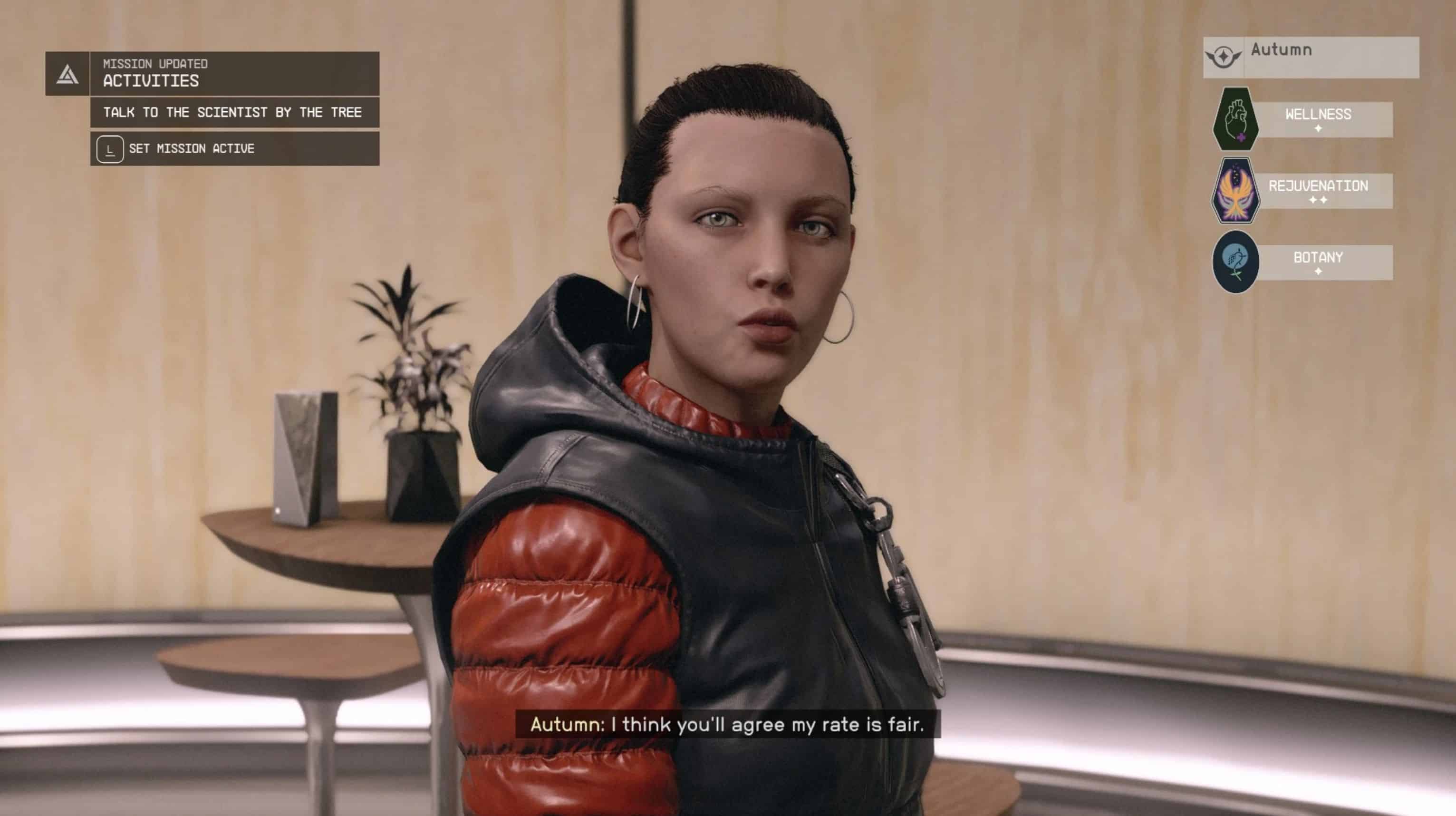
Task: Click the mission triangle emblem icon
Action: click(x=67, y=74)
